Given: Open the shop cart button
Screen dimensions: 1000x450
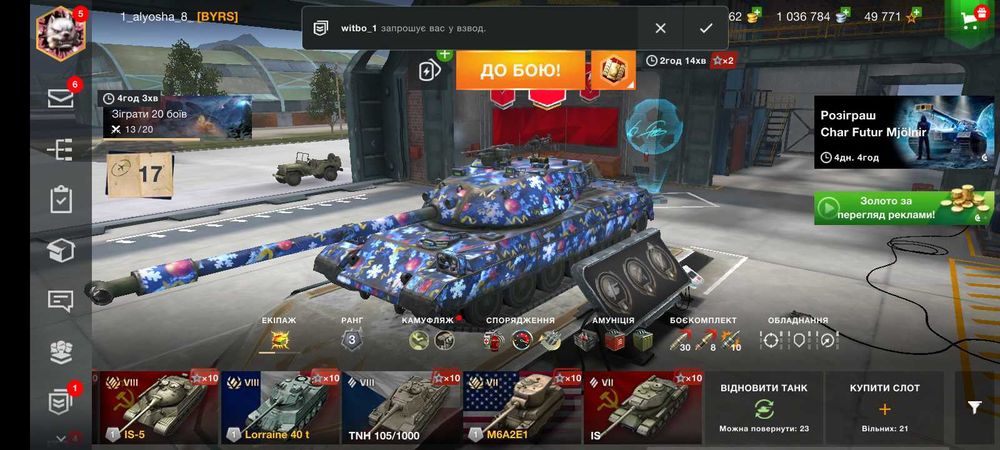Looking at the screenshot, I should [969, 20].
